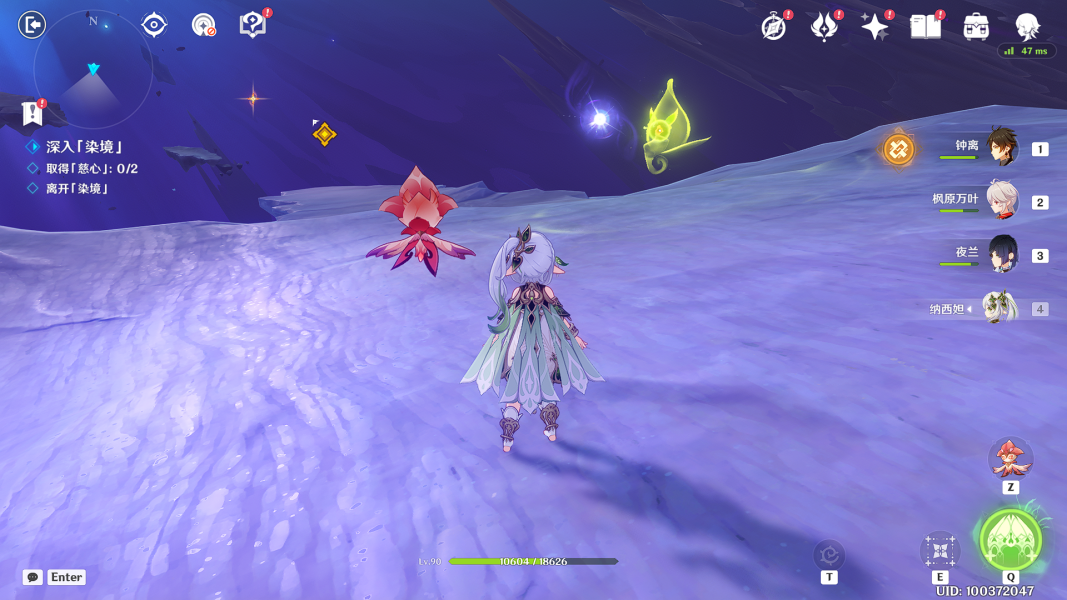The width and height of the screenshot is (1067, 600).
Task: Open the compass events icon
Action: (x=774, y=27)
